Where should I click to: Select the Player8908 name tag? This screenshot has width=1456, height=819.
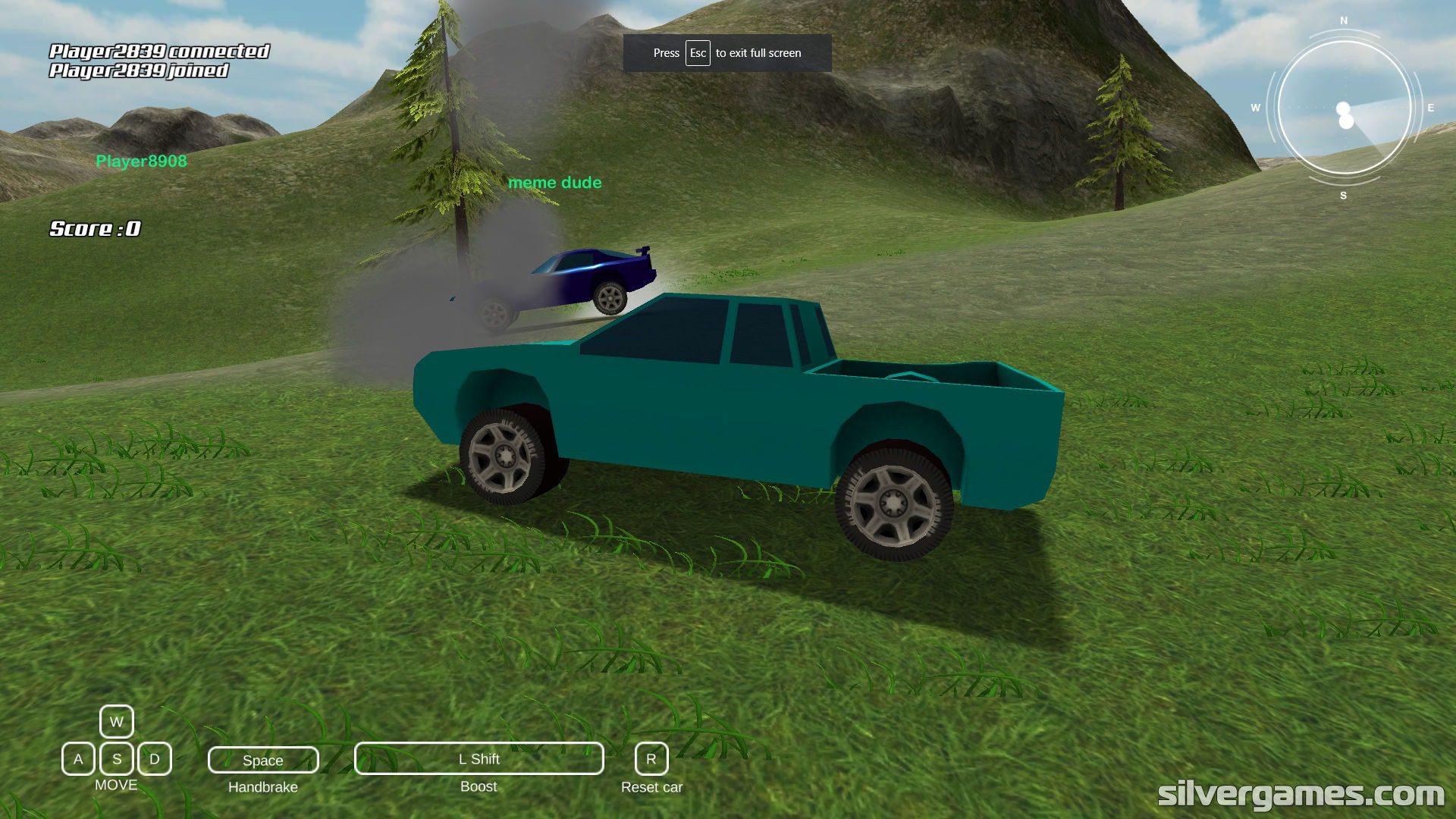(141, 162)
